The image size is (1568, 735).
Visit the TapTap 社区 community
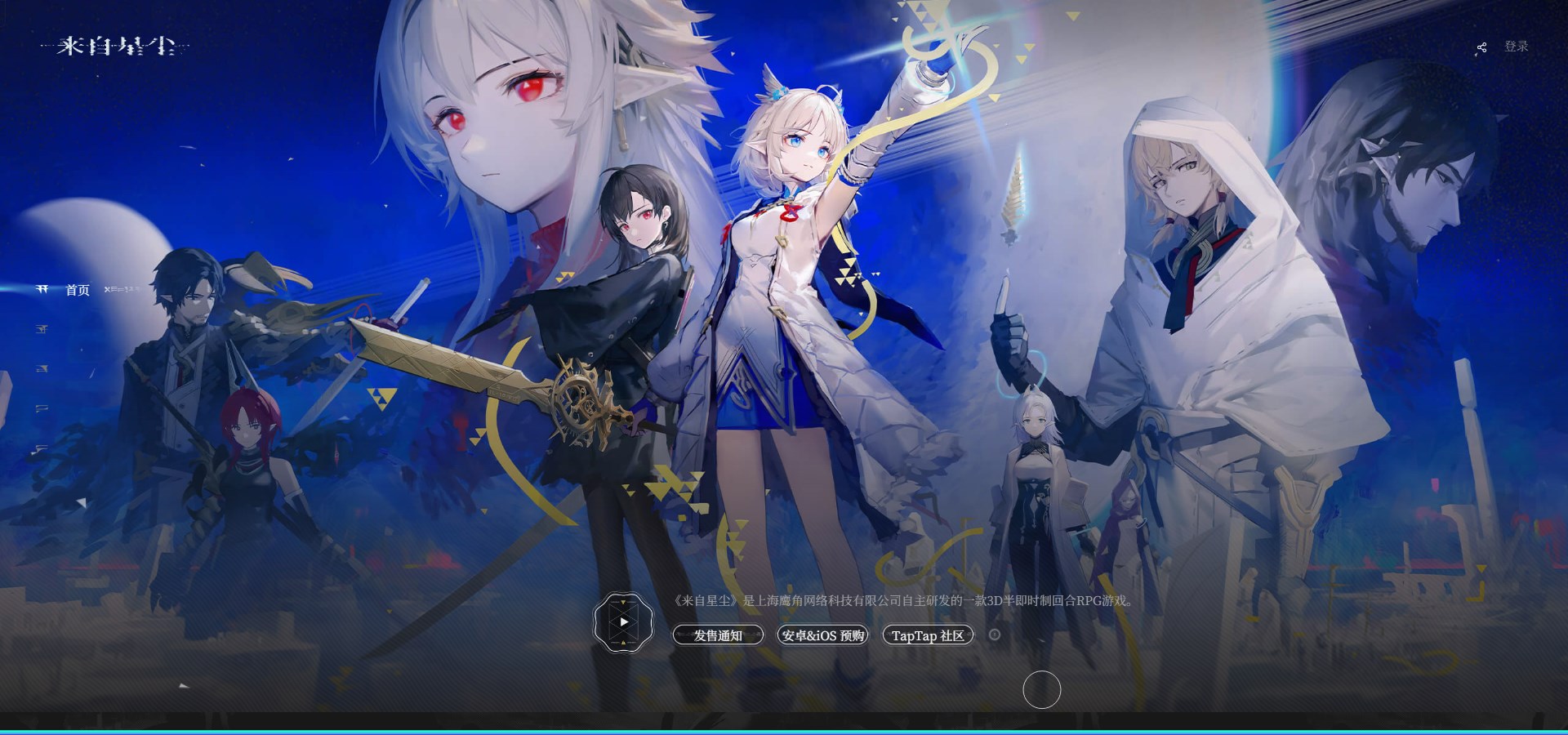pyautogui.click(x=928, y=635)
